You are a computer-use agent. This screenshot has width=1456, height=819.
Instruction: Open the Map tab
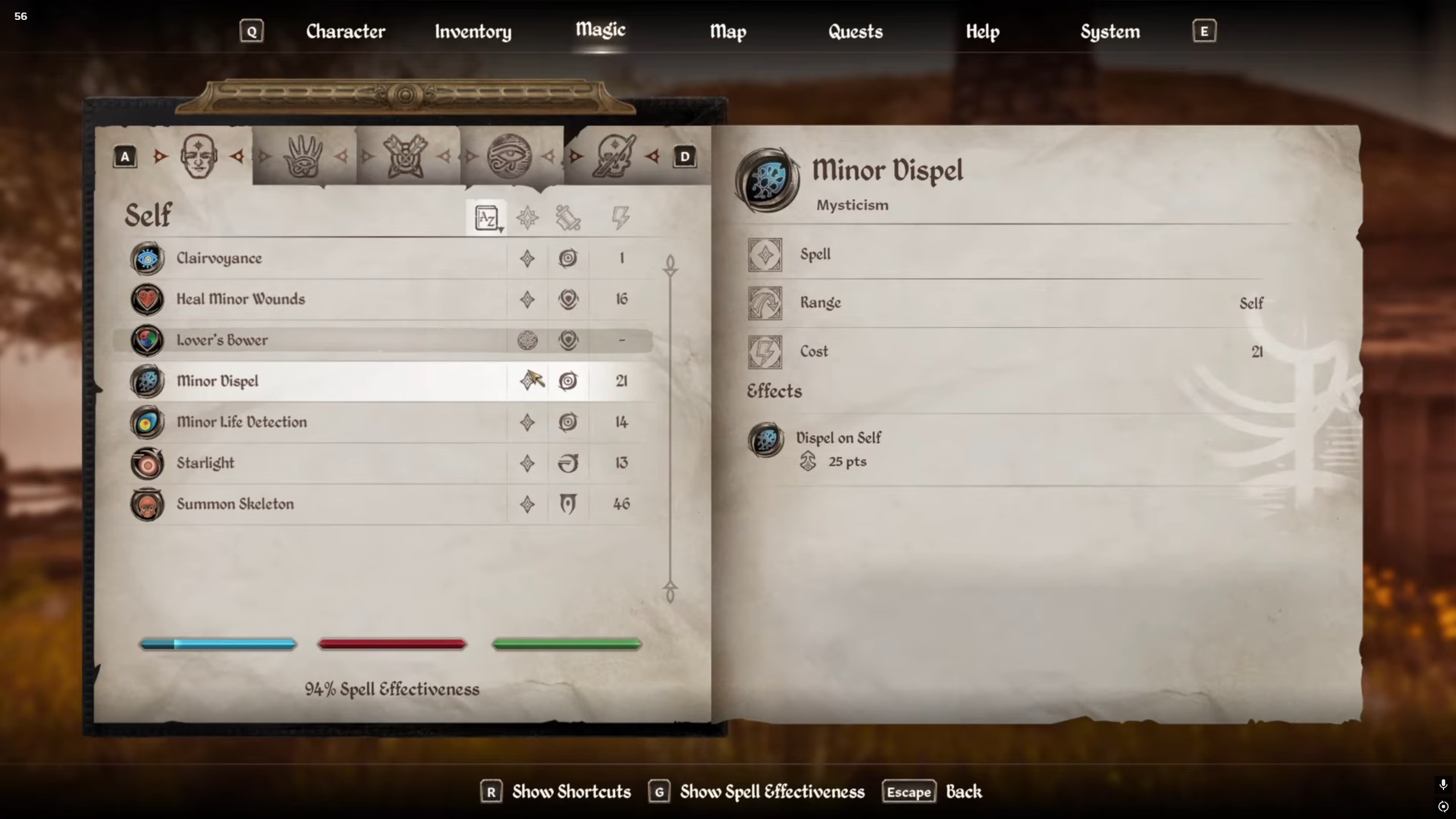[728, 31]
